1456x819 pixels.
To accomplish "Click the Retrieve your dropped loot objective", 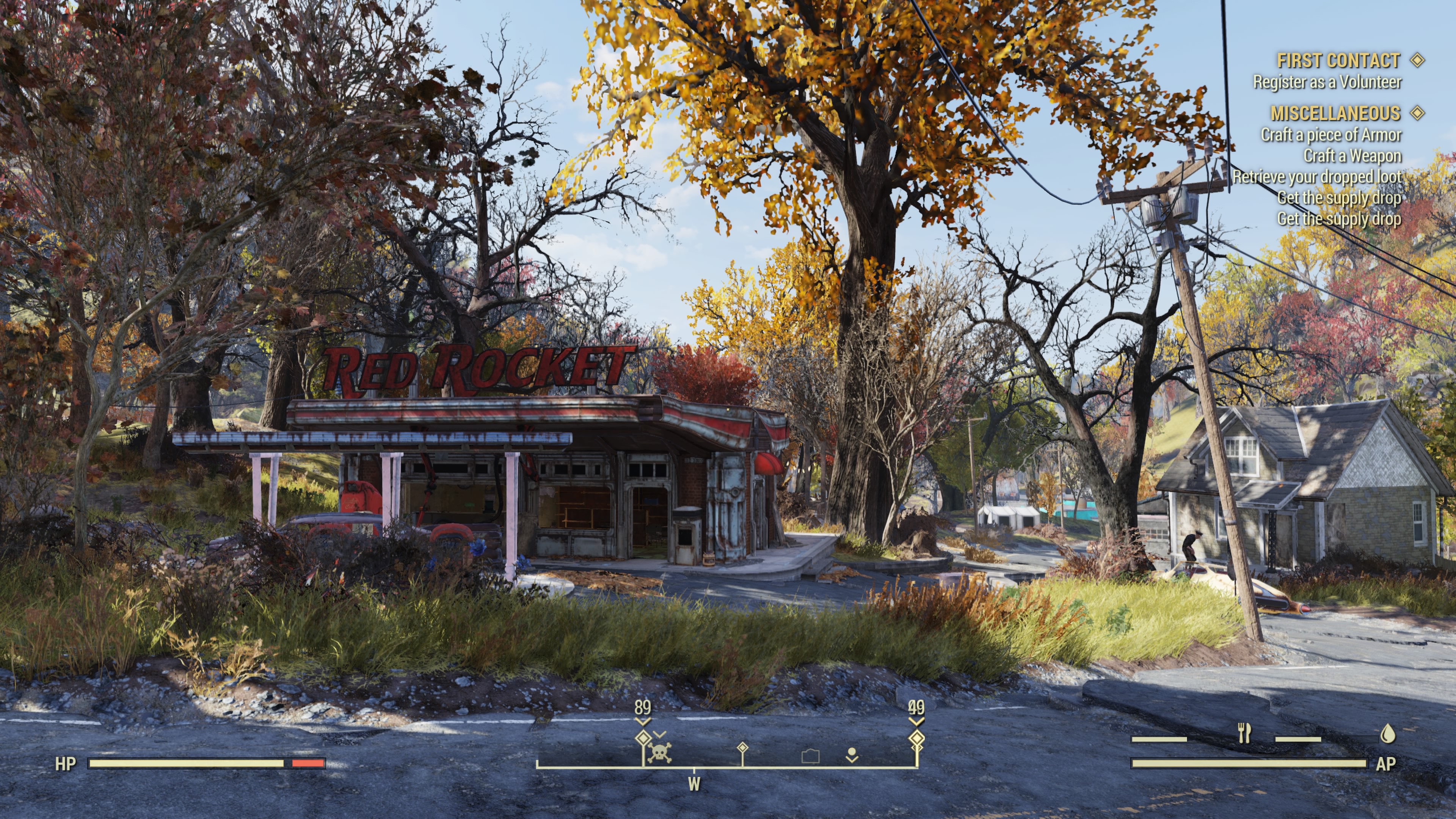I will 1316,177.
